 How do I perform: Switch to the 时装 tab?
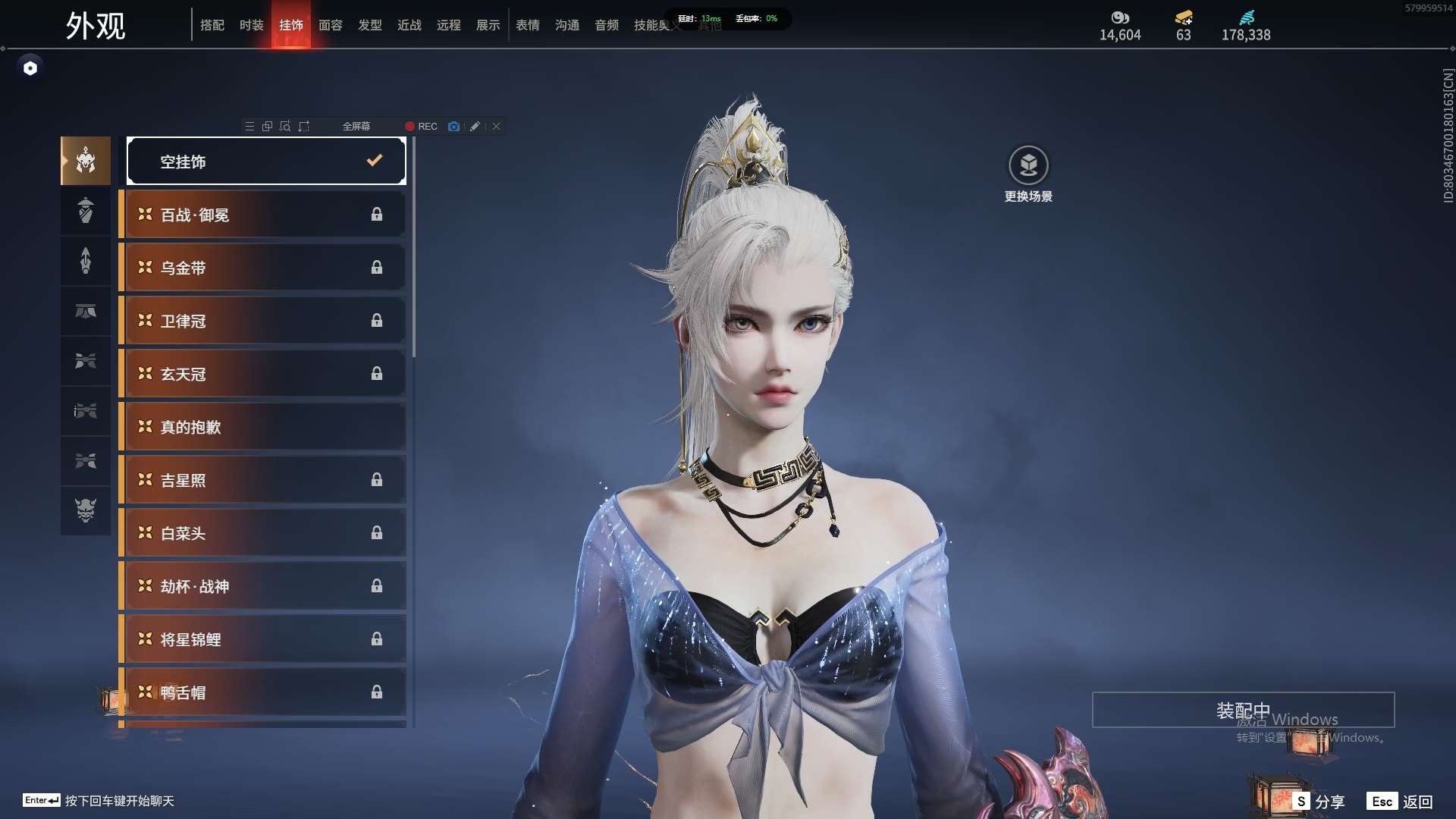click(251, 25)
